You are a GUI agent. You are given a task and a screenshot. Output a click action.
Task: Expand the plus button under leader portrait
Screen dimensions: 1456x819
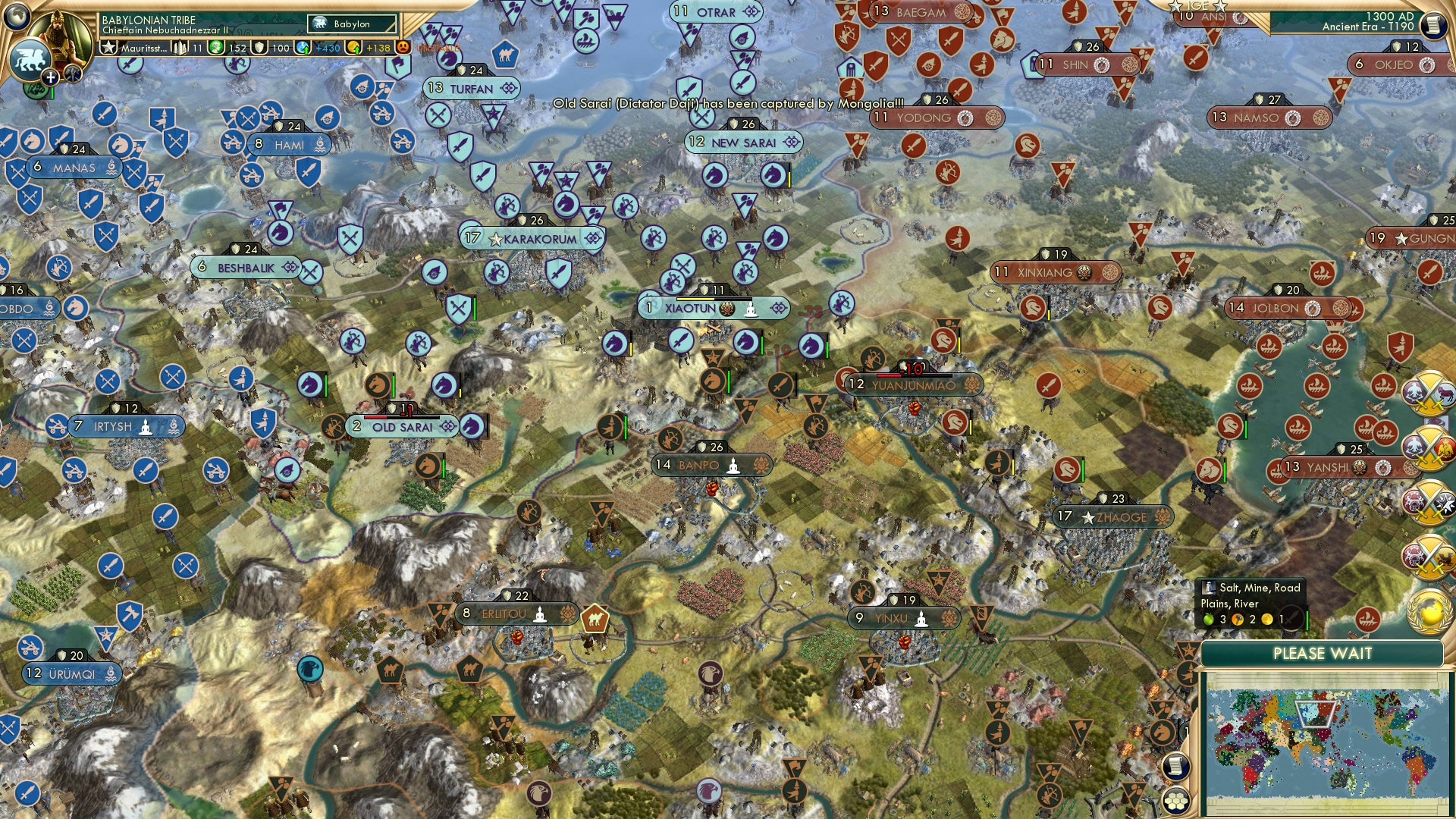click(50, 77)
